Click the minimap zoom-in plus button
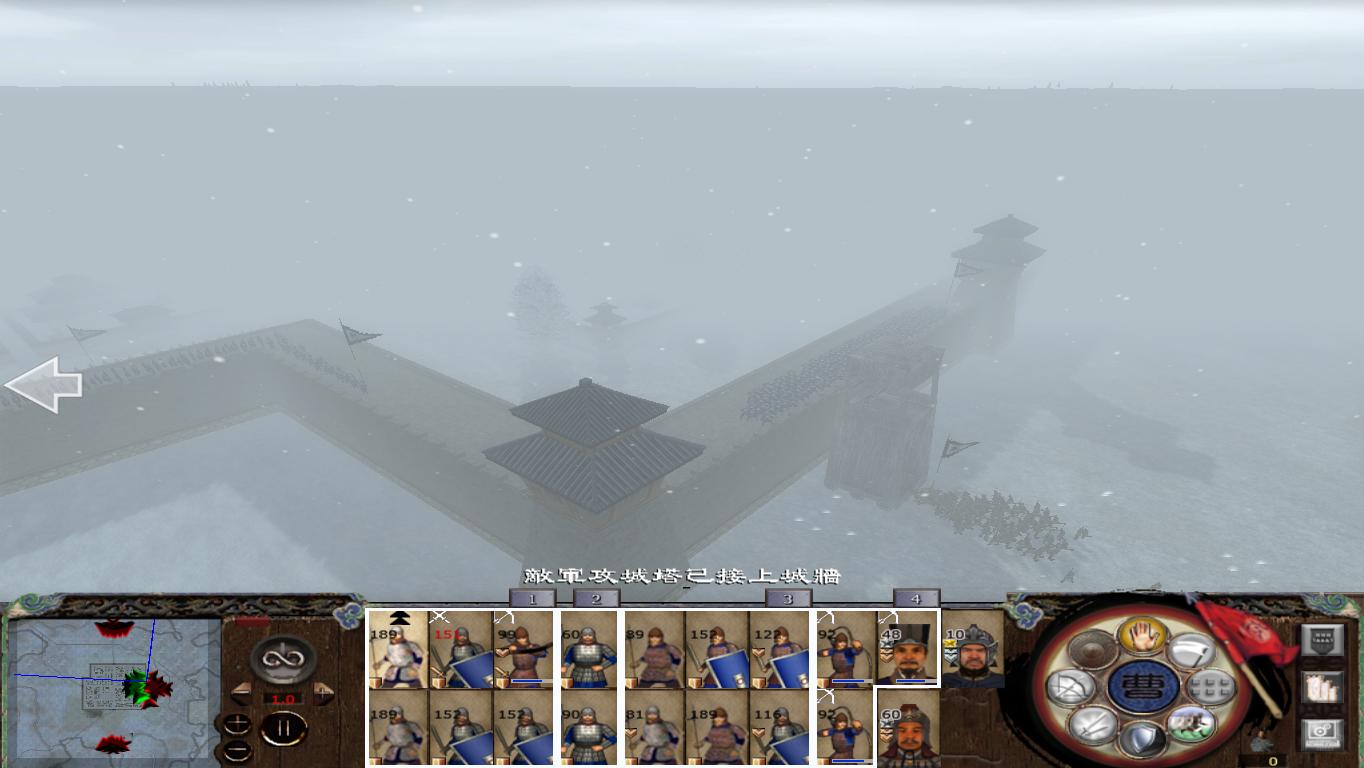The height and width of the screenshot is (768, 1364). 237,722
